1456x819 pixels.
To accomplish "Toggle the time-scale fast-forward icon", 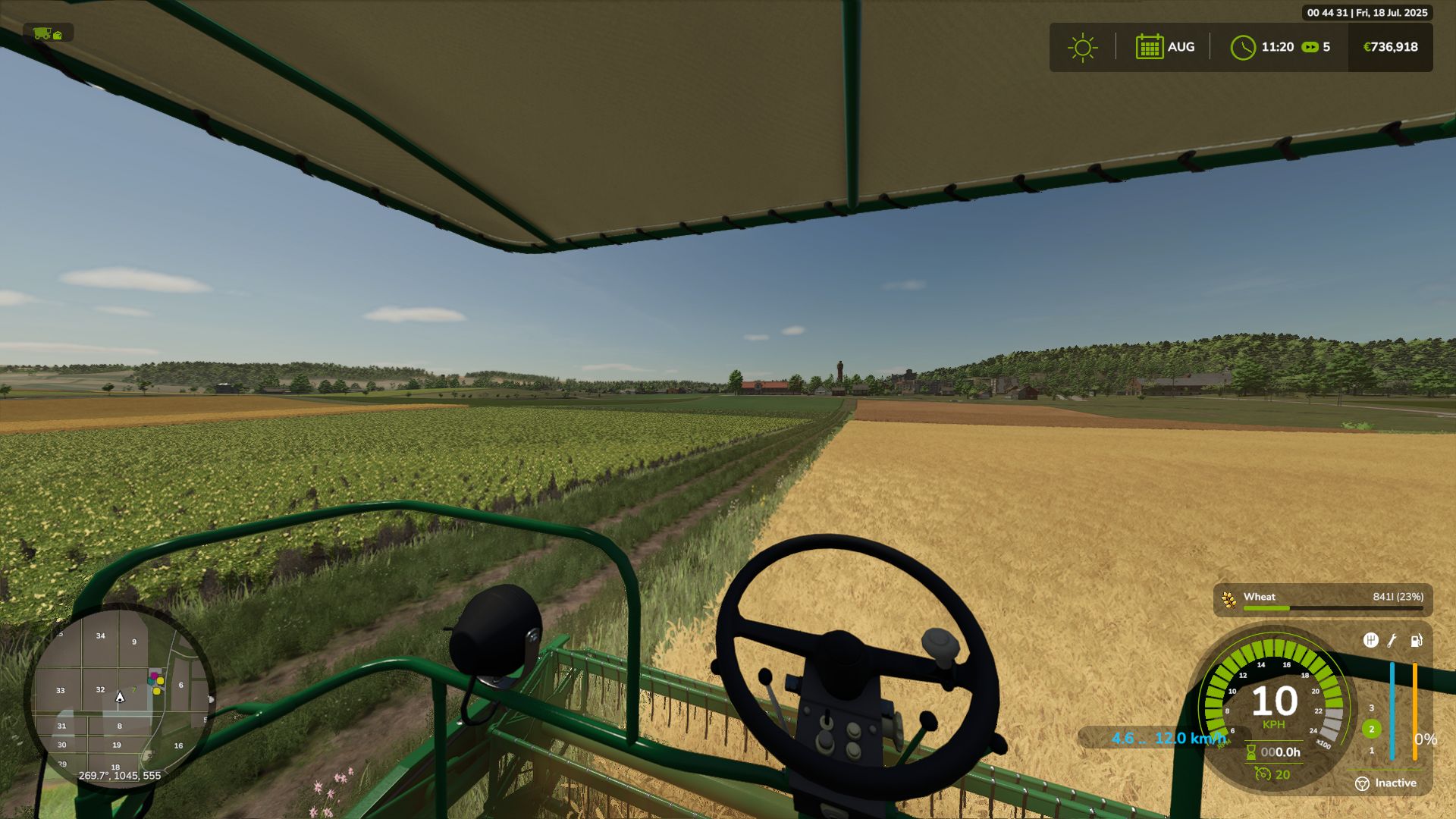I will (1310, 47).
